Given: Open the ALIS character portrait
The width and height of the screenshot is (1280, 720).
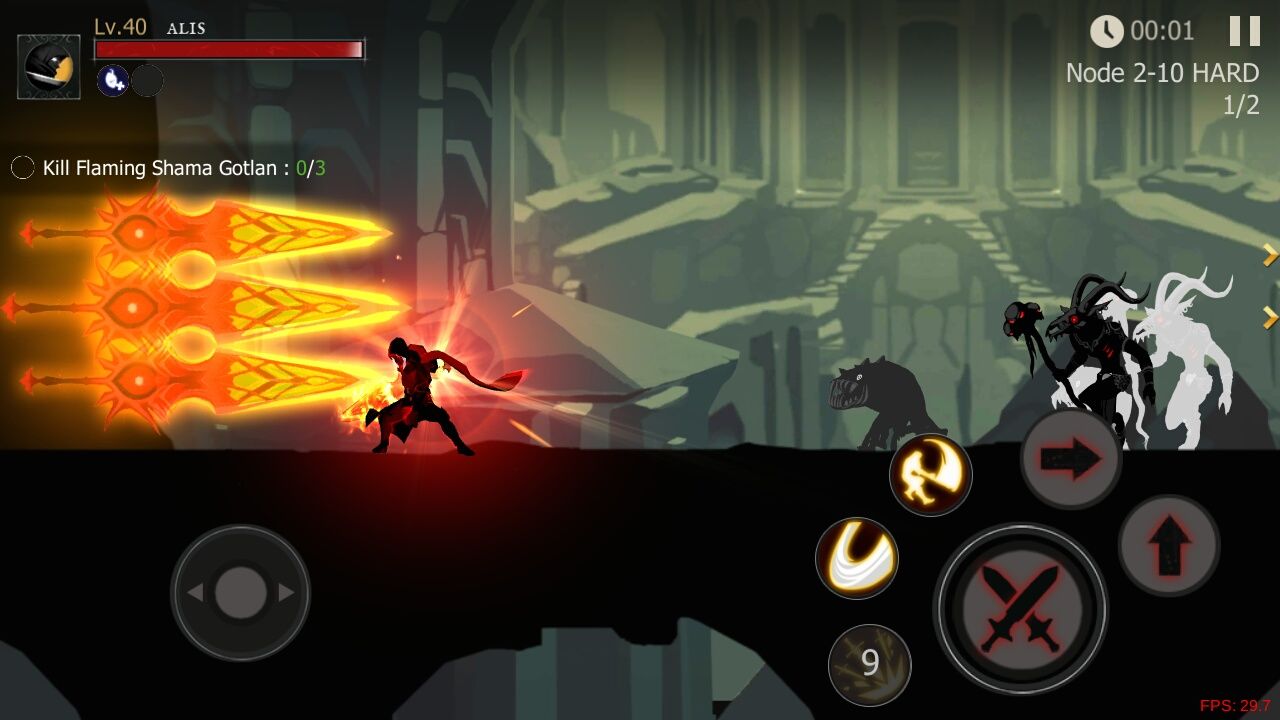Looking at the screenshot, I should [49, 67].
